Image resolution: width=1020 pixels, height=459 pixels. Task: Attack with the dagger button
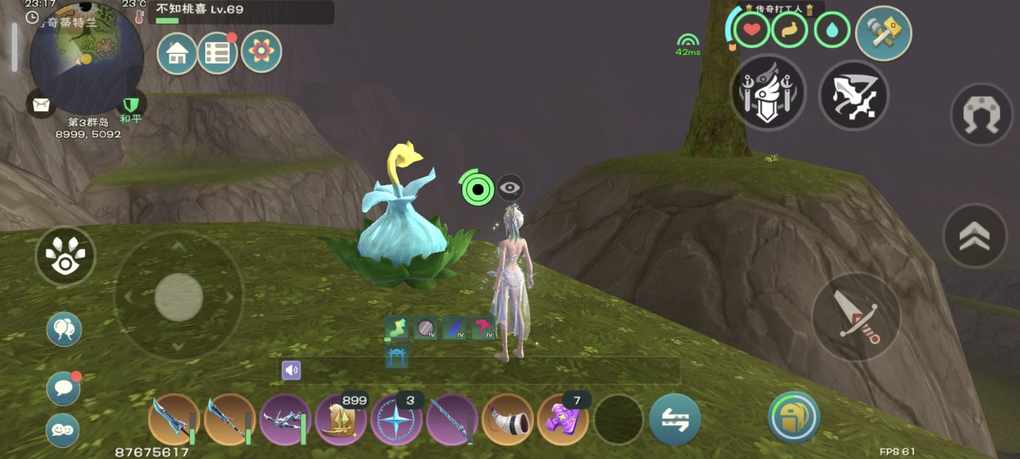point(856,317)
